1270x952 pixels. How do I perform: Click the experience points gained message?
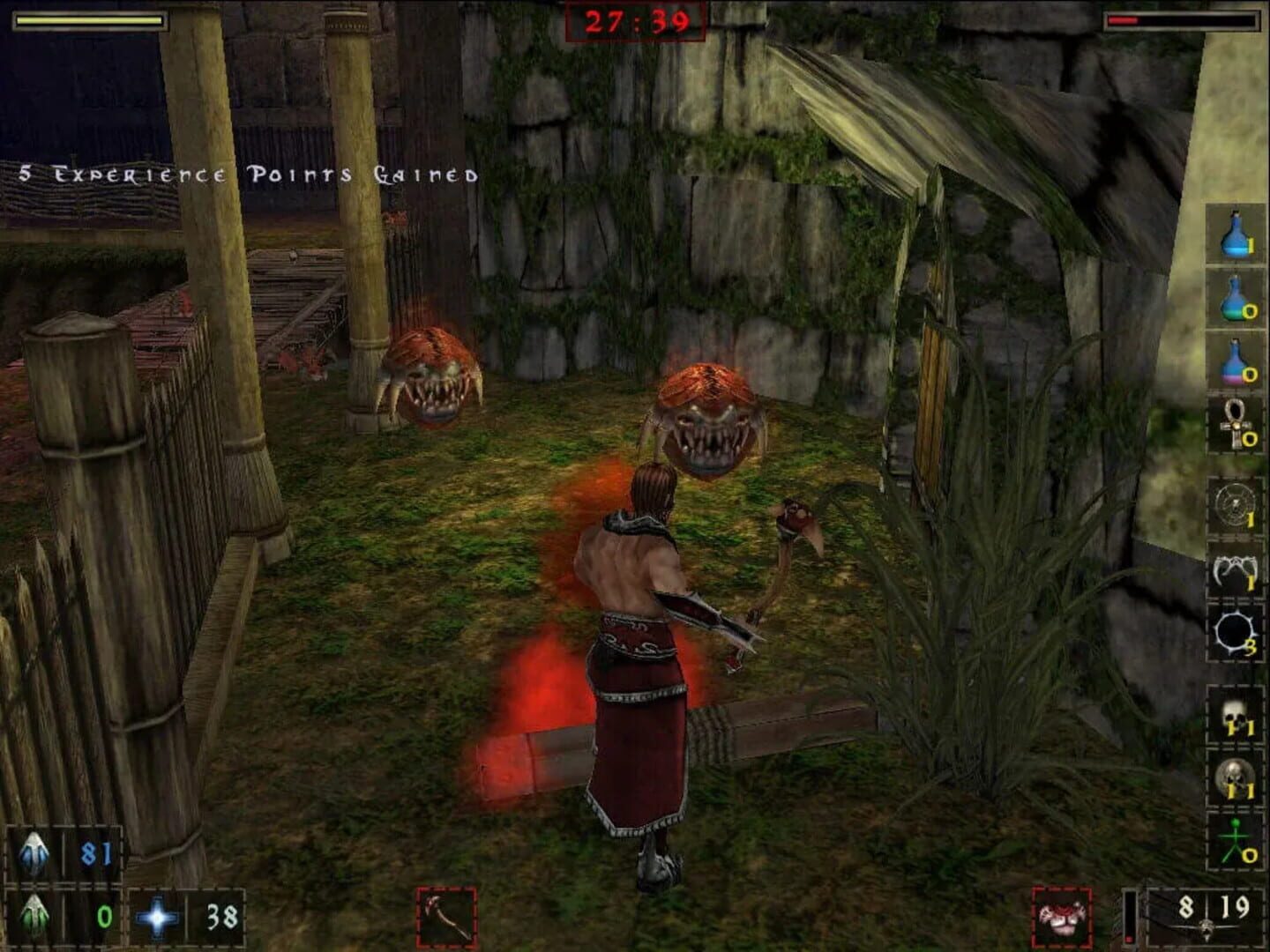click(247, 174)
